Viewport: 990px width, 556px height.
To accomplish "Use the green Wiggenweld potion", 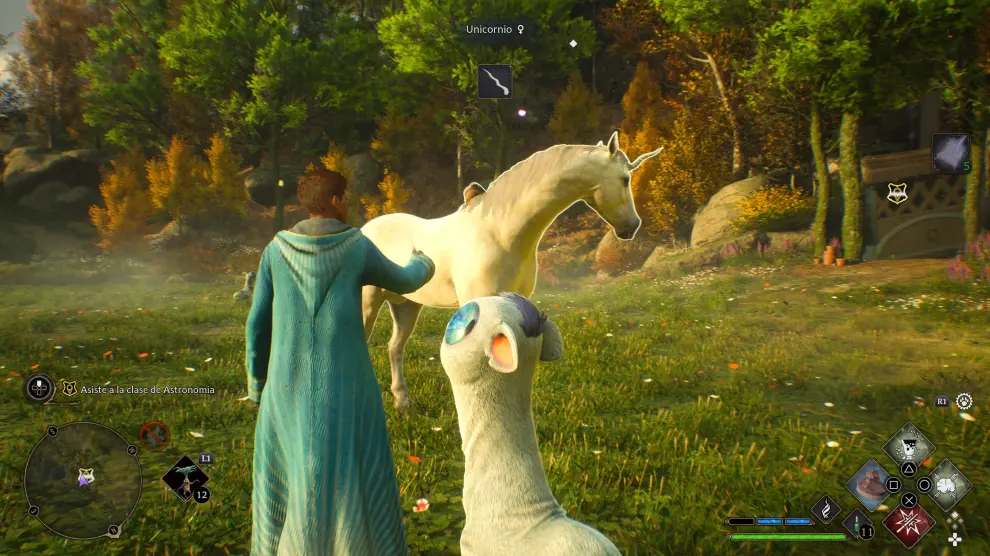I will (857, 522).
